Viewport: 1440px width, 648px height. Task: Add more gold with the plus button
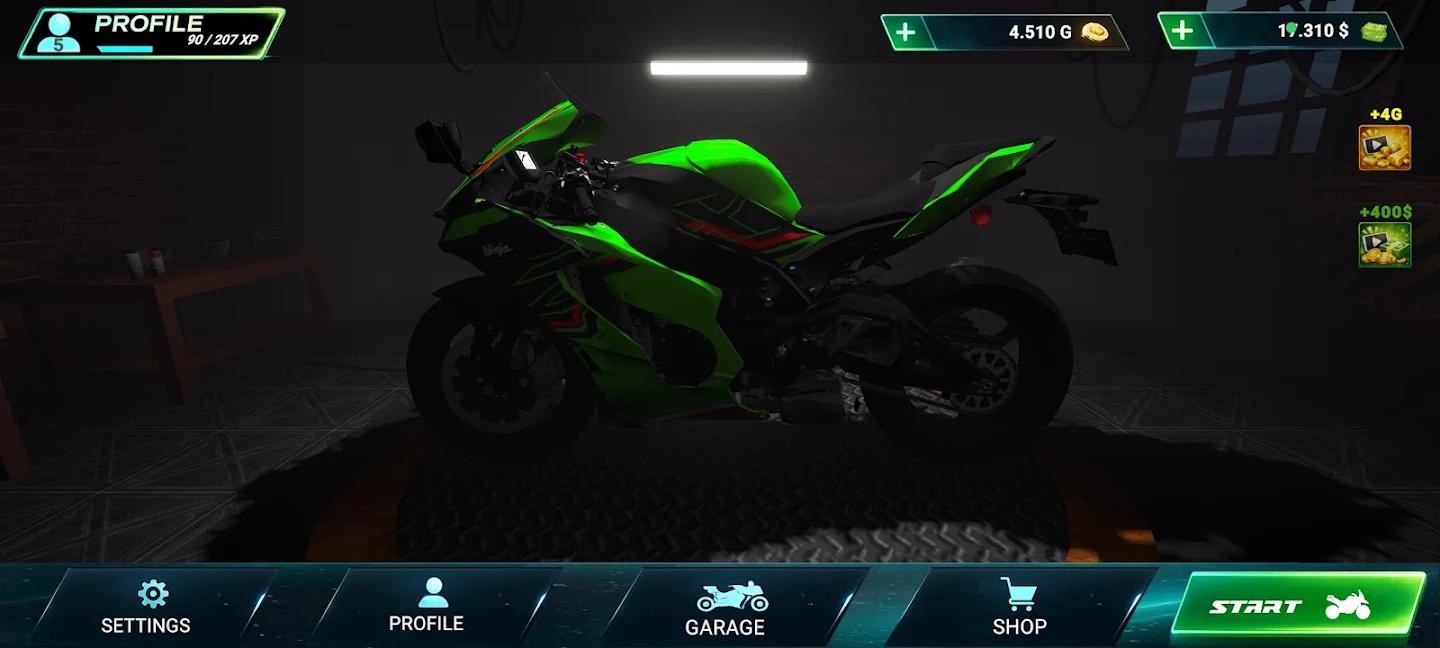click(905, 32)
